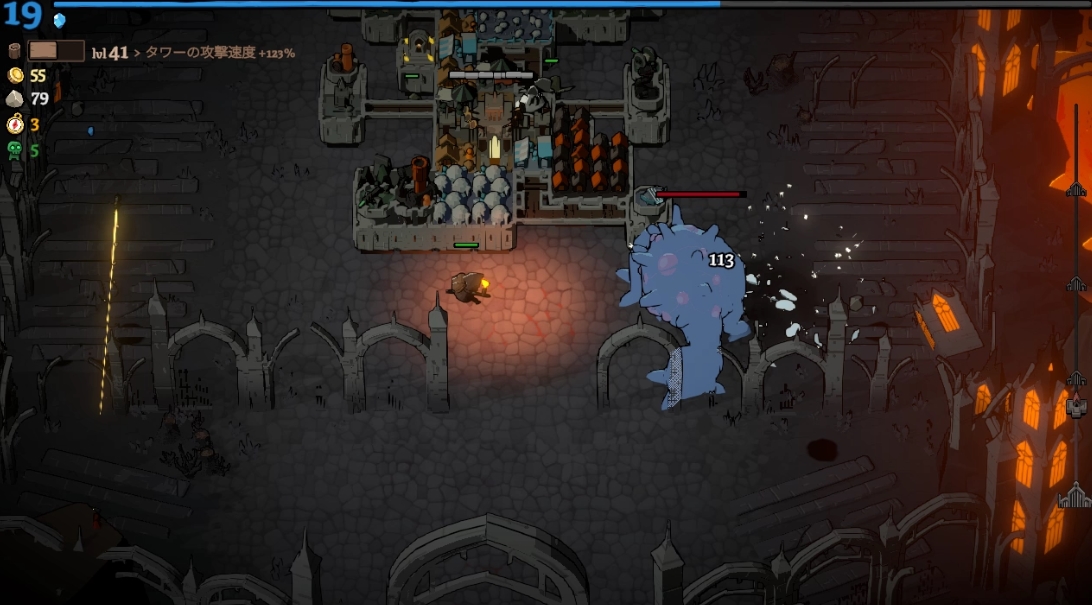The image size is (1092, 605).
Task: Click the blue crystal gem icon
Action: 59,20
